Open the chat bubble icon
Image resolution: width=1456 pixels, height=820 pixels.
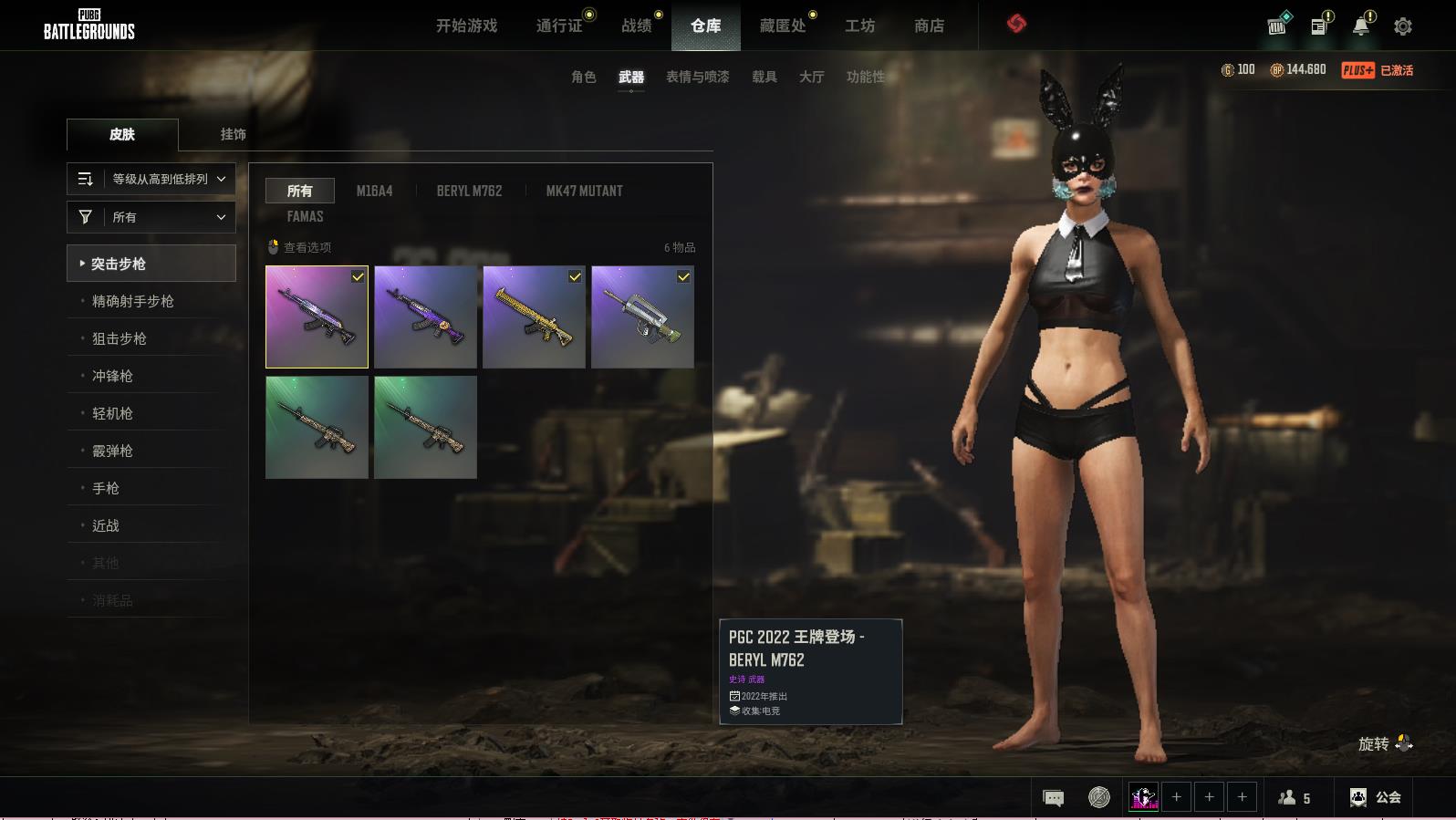[1053, 798]
